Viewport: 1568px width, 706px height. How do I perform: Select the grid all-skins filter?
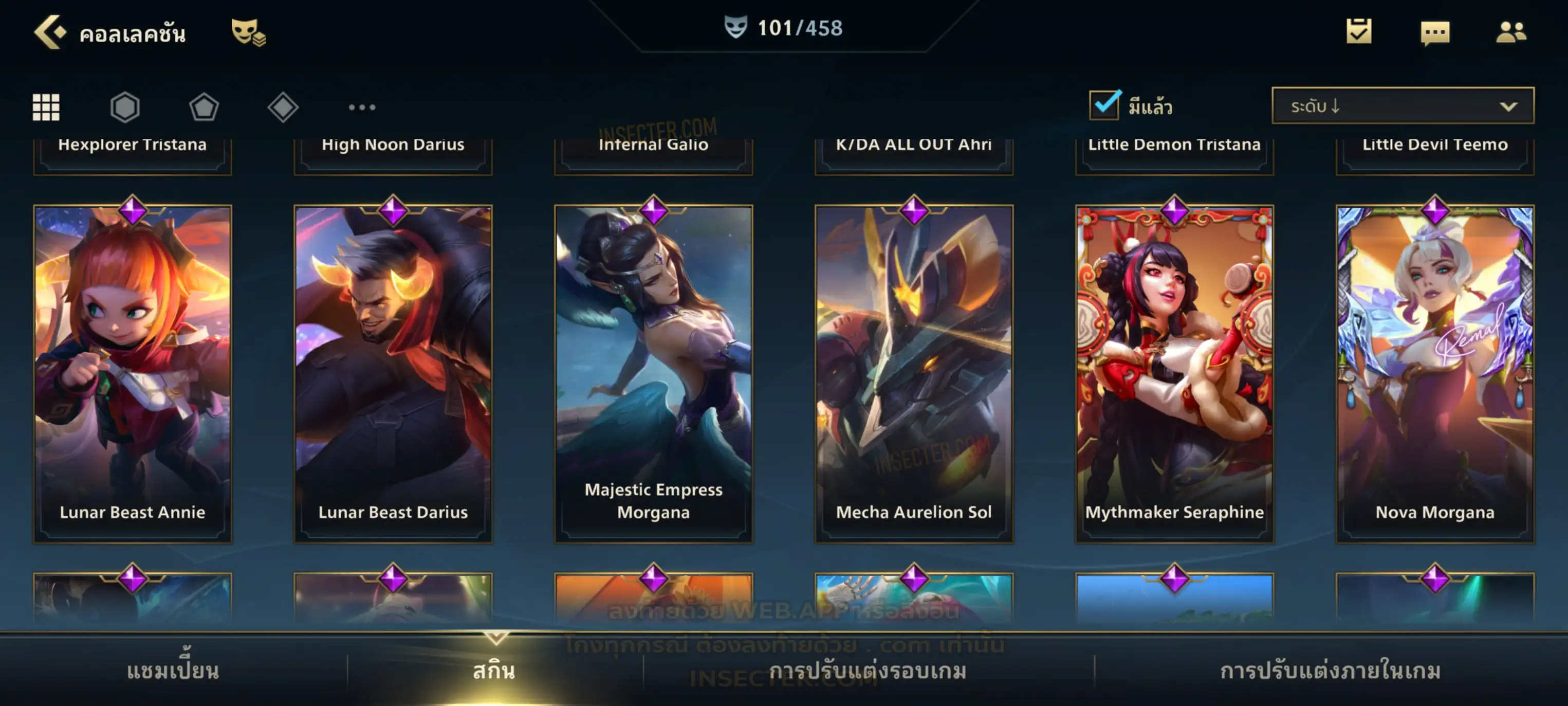pyautogui.click(x=46, y=107)
